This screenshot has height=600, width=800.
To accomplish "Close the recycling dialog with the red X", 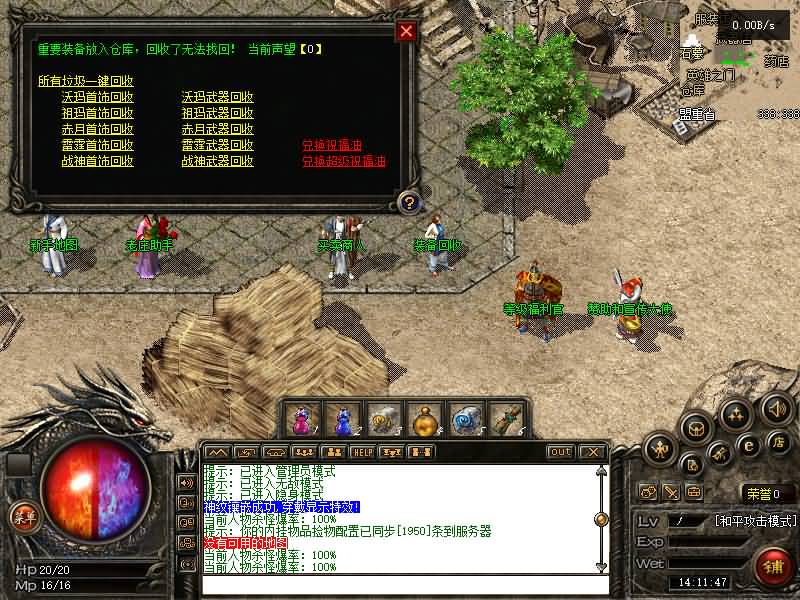I will pos(406,31).
